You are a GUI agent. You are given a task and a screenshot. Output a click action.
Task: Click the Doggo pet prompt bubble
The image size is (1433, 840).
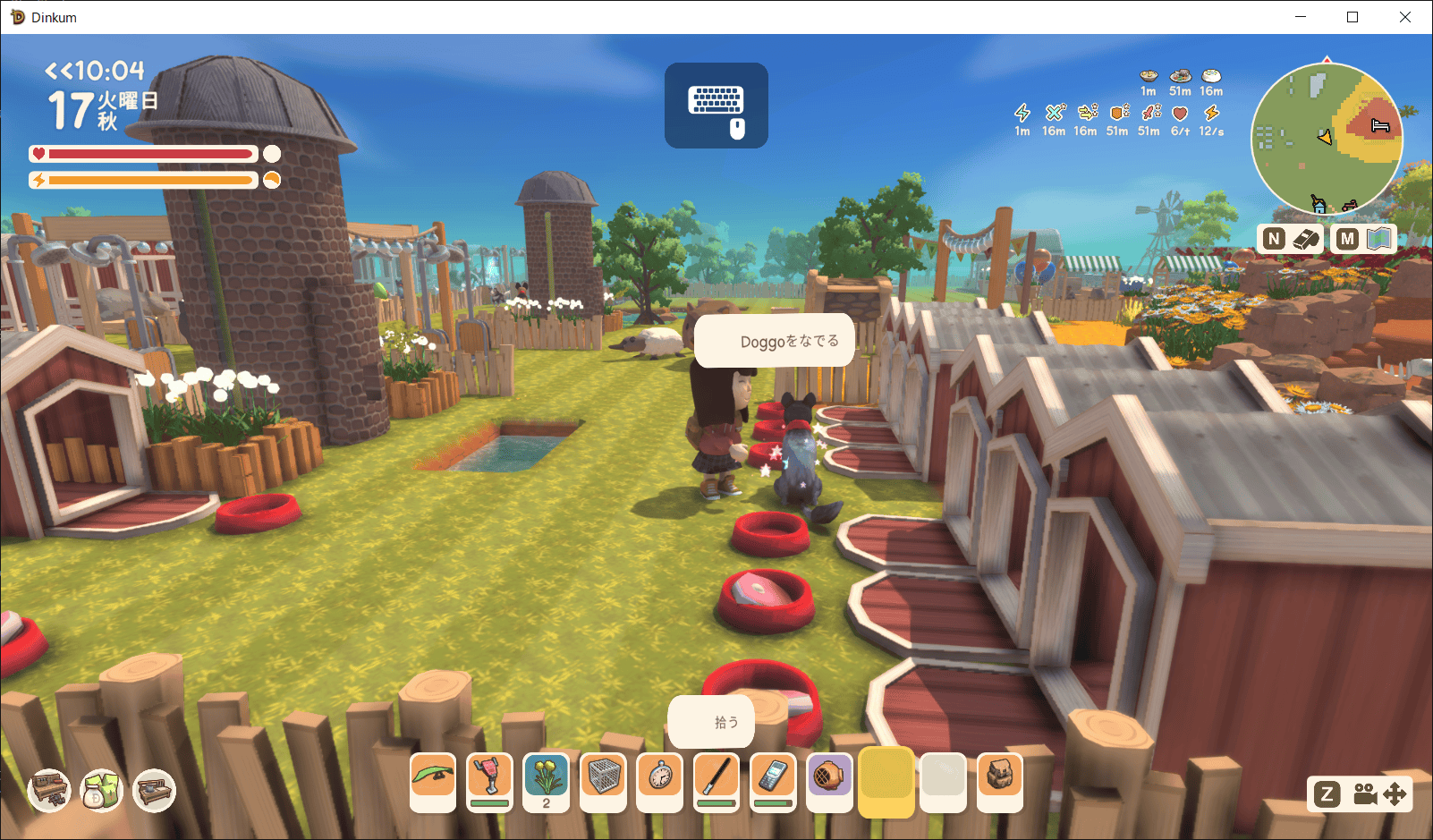[775, 341]
